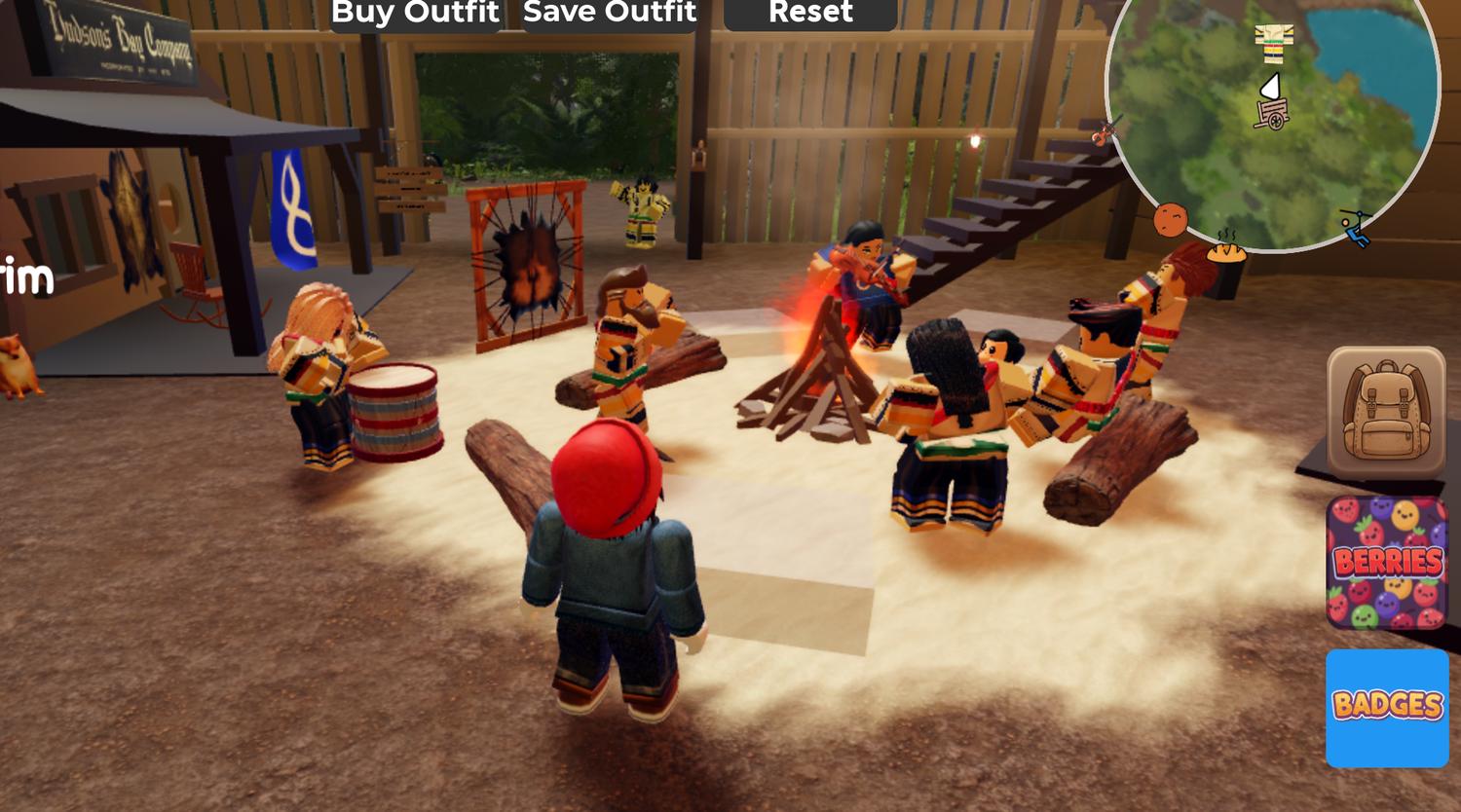Choose the blue zipline marker on minimap
1461x812 pixels.
click(1355, 227)
